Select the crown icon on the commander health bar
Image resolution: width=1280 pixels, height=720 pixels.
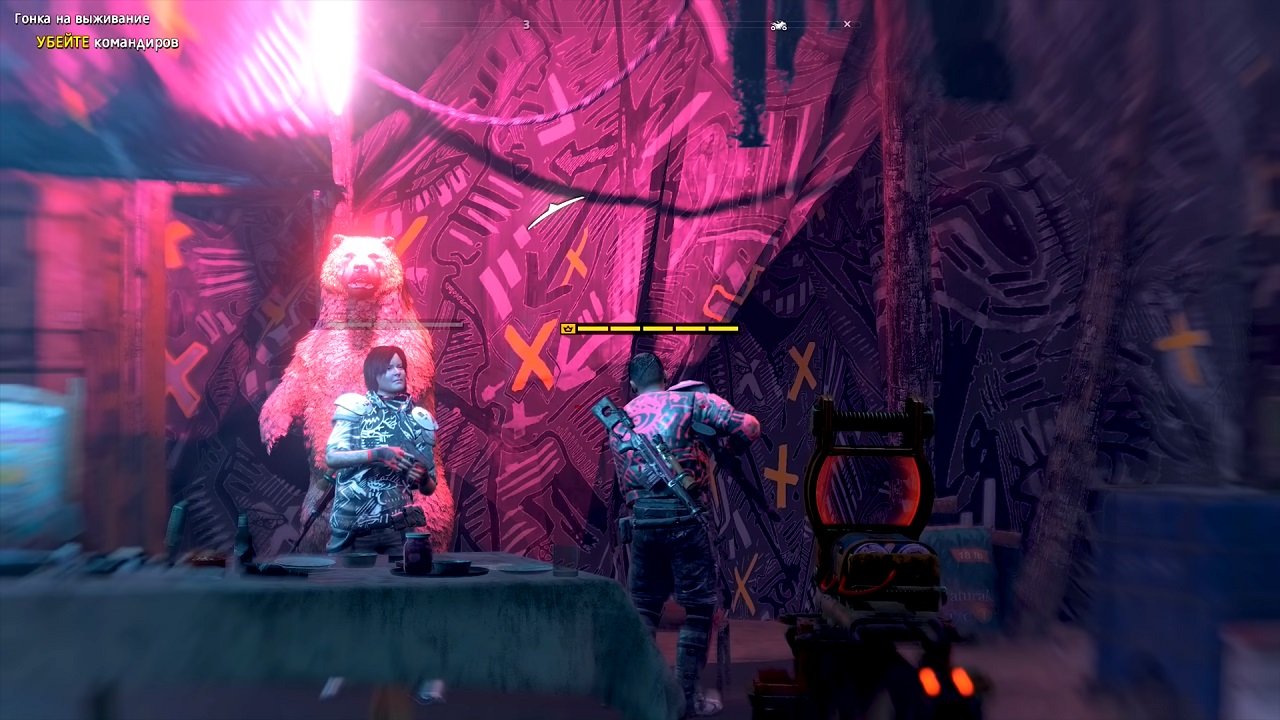(x=568, y=327)
